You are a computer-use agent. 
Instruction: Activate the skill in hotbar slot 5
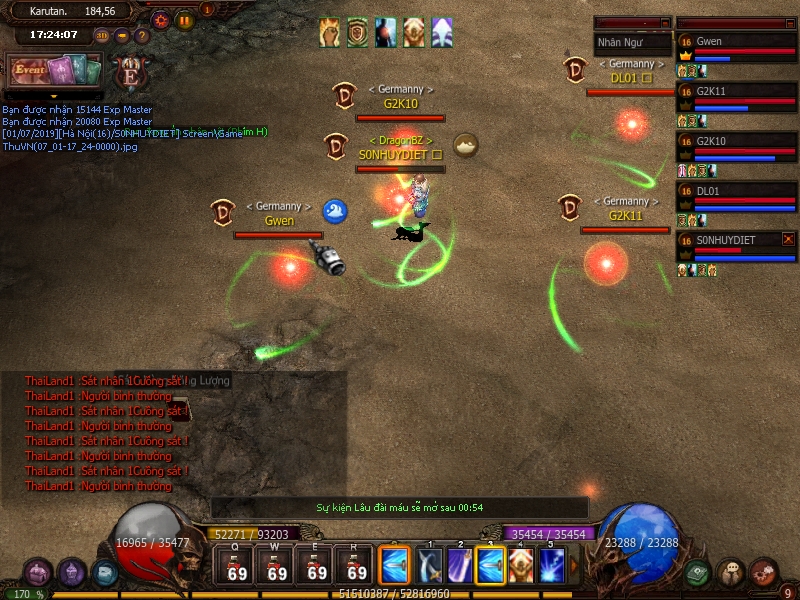pyautogui.click(x=552, y=566)
